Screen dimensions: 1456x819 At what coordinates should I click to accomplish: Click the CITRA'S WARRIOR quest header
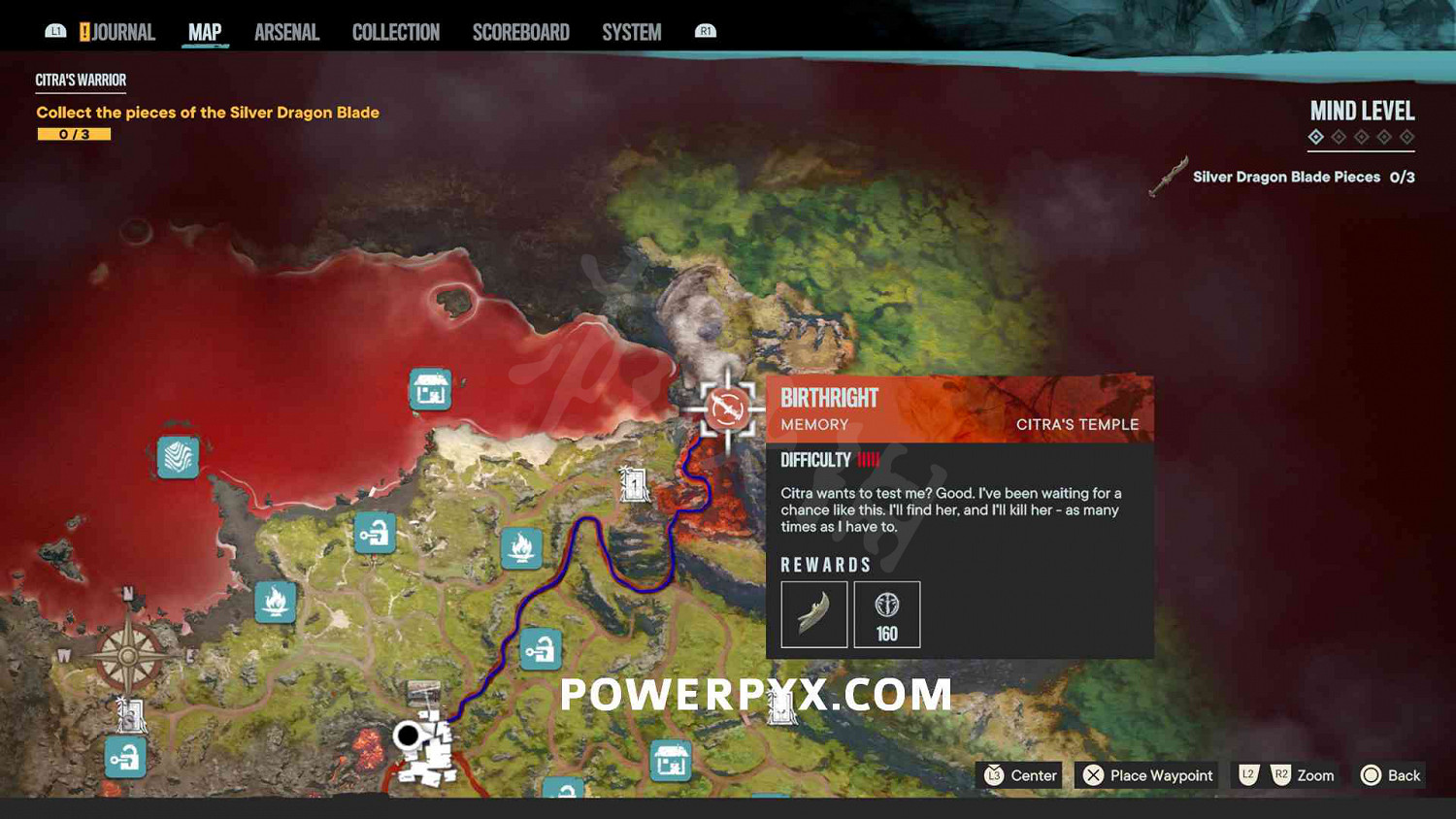click(81, 80)
